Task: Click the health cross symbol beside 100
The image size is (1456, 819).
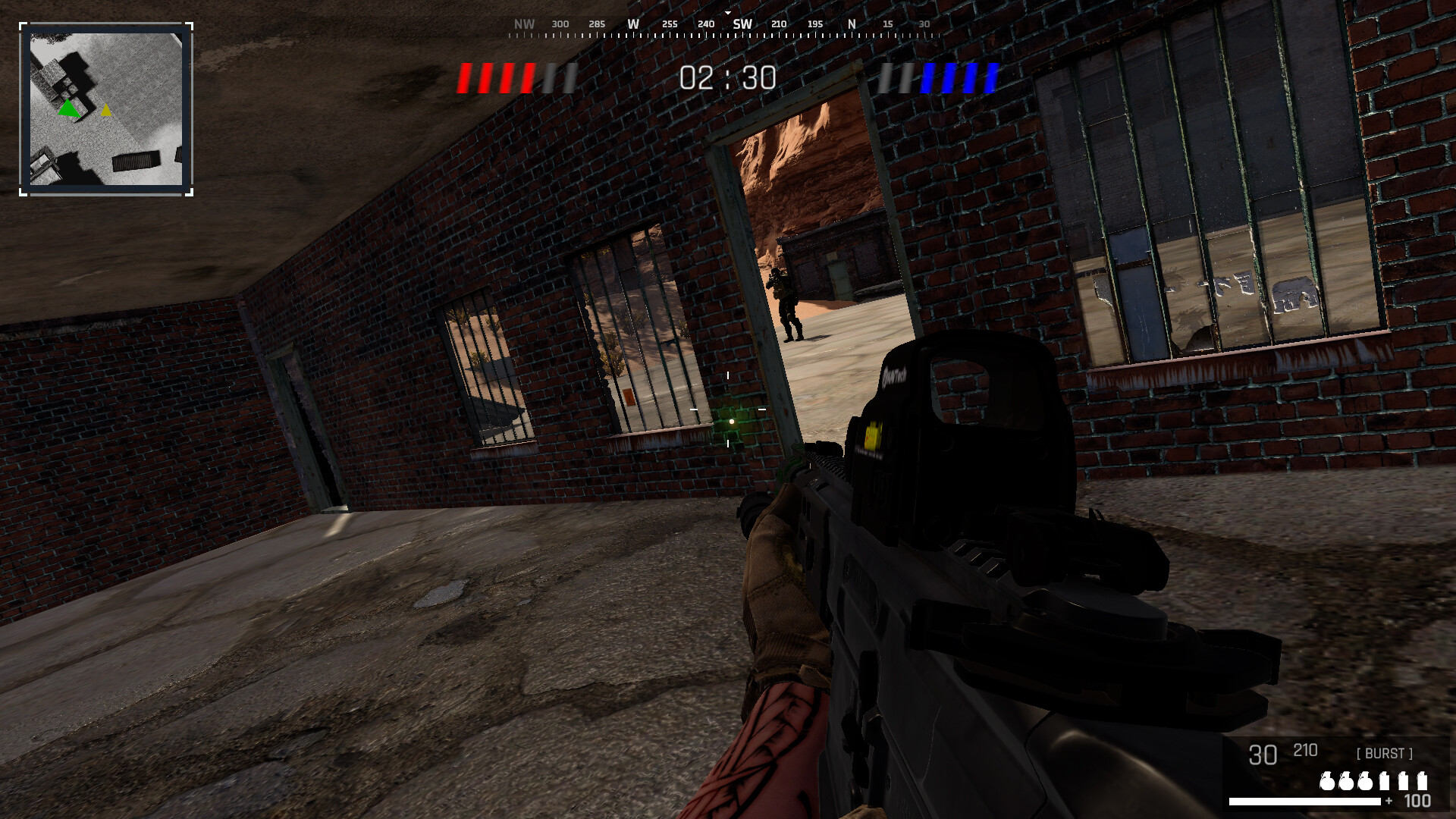Action: click(x=1389, y=802)
